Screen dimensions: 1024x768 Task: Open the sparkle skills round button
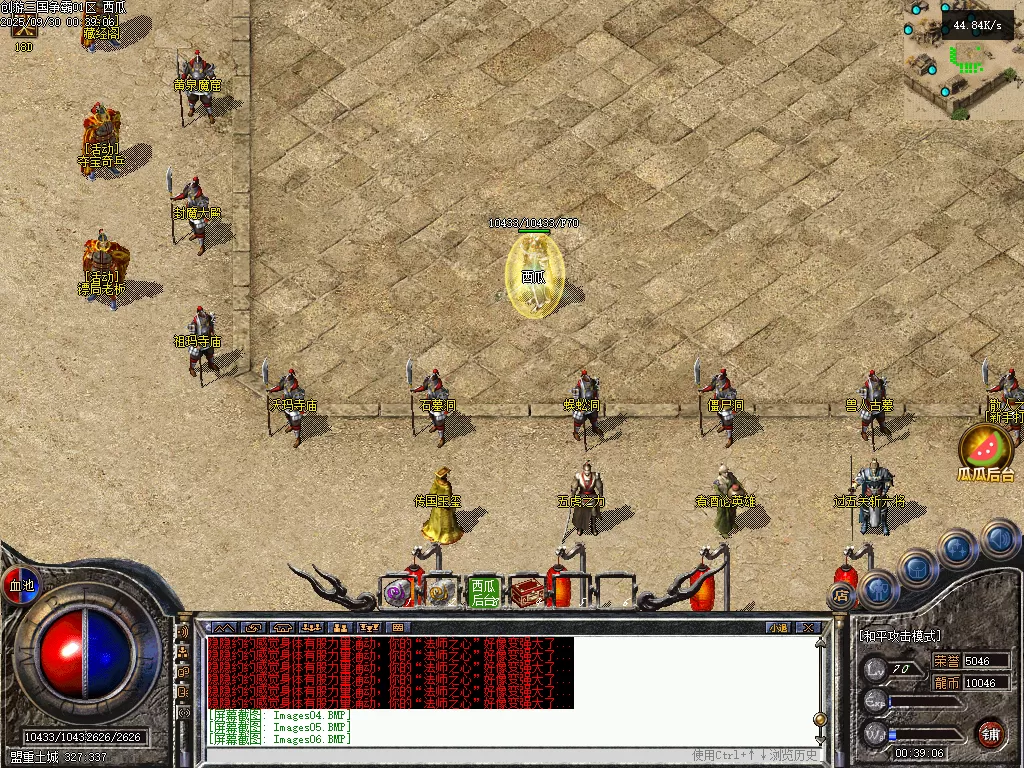pyautogui.click(x=957, y=547)
